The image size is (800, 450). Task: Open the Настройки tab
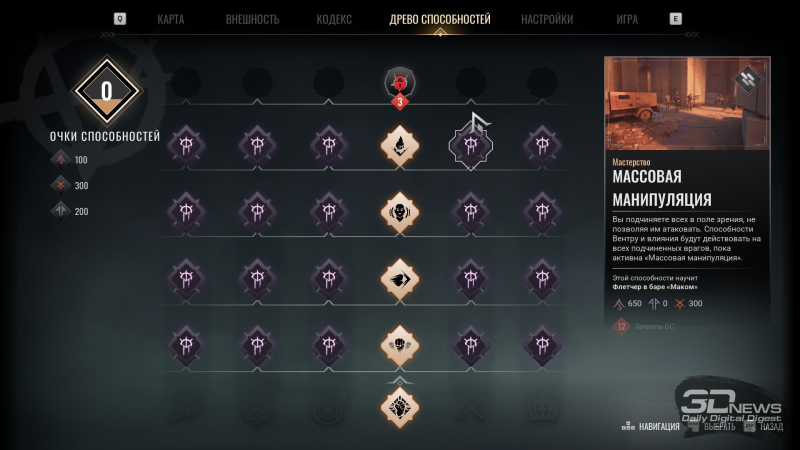(x=547, y=19)
